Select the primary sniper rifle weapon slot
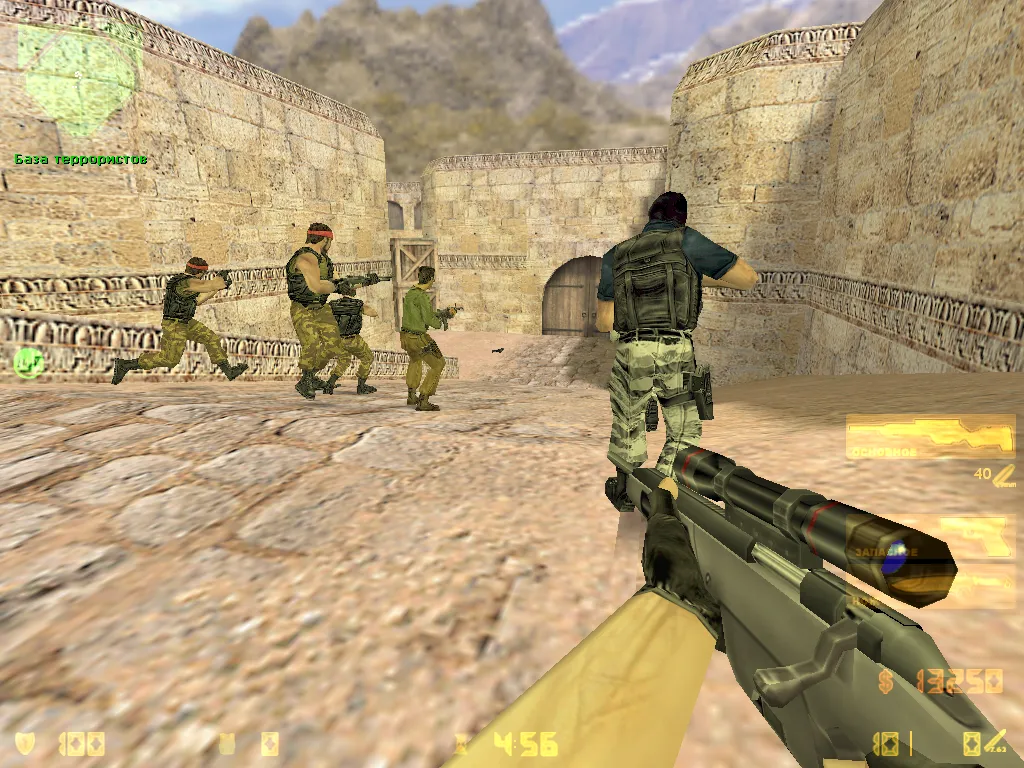Viewport: 1024px width, 768px height. [930, 437]
